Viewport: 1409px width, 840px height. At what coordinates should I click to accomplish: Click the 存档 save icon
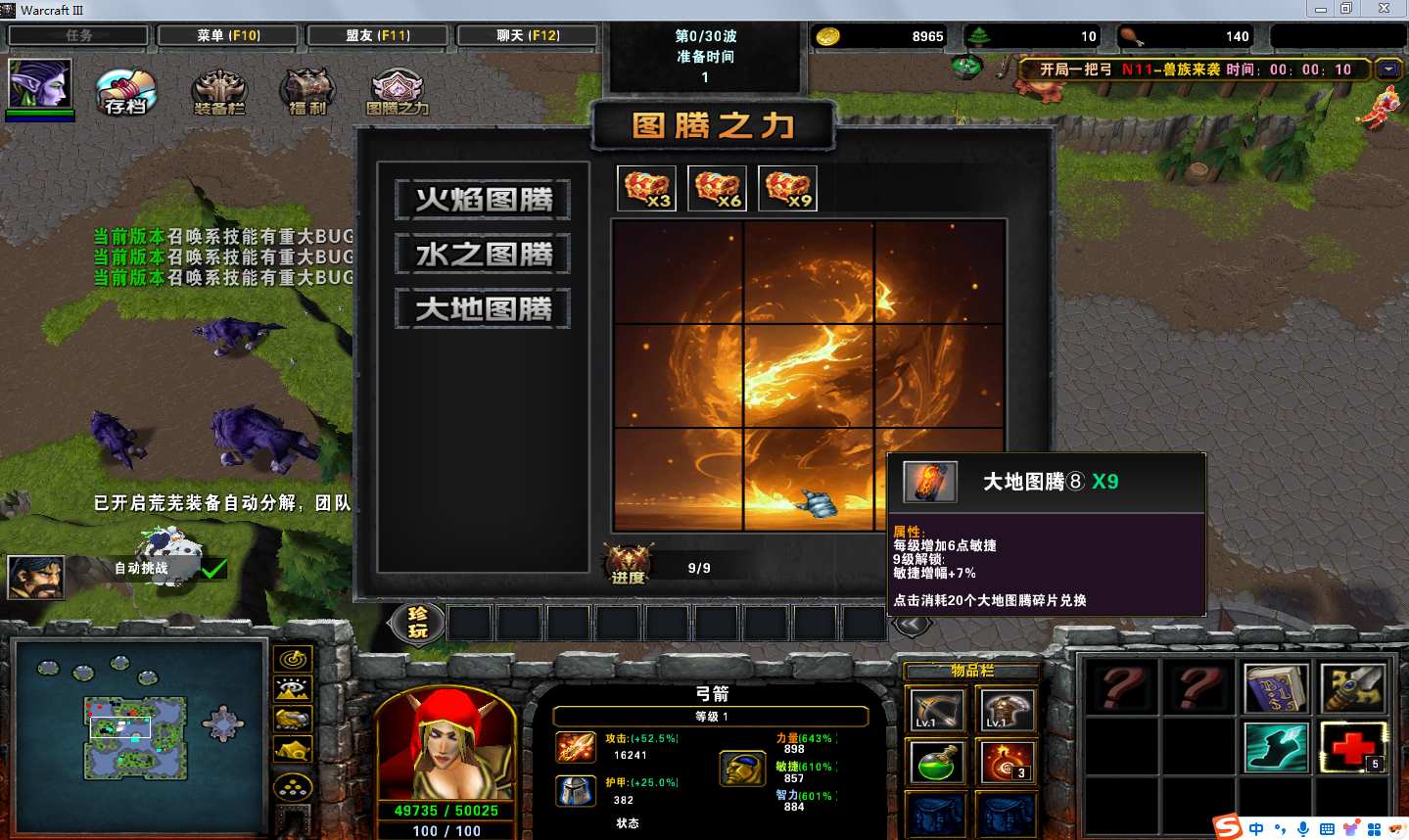[126, 91]
